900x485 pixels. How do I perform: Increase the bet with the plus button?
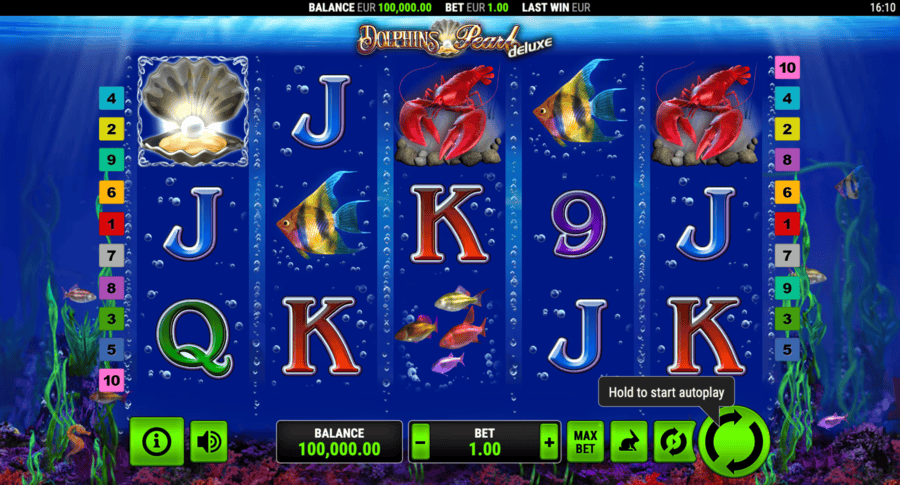[548, 441]
